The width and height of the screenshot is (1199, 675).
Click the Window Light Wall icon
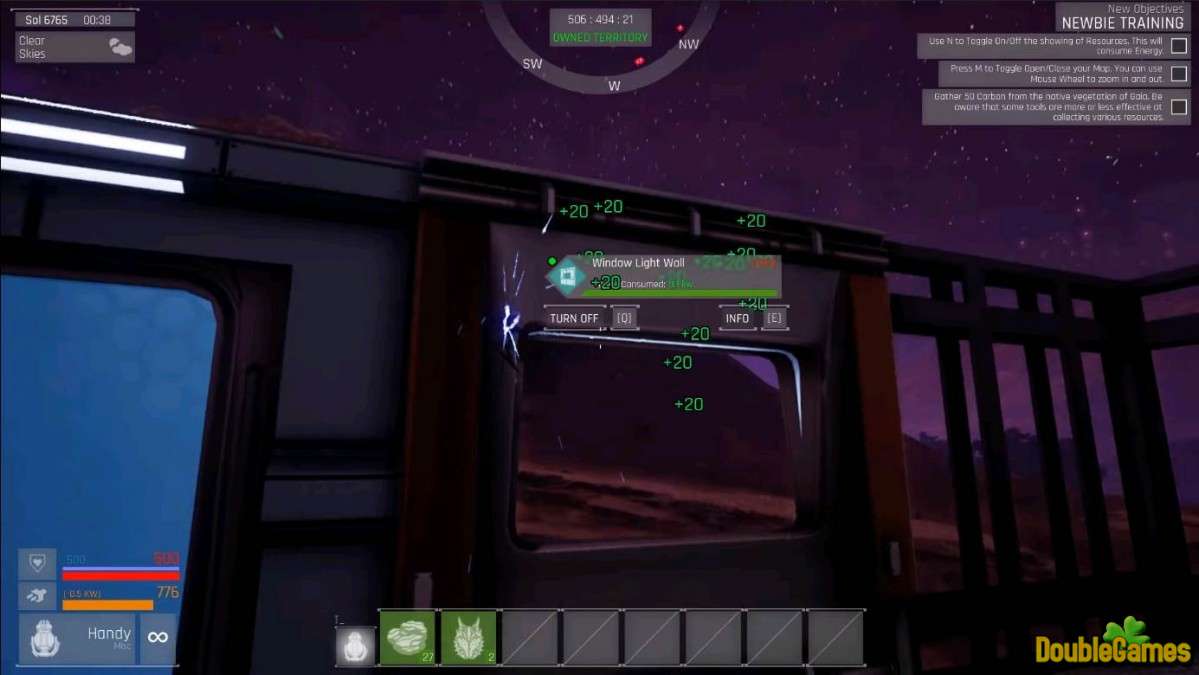pyautogui.click(x=565, y=277)
